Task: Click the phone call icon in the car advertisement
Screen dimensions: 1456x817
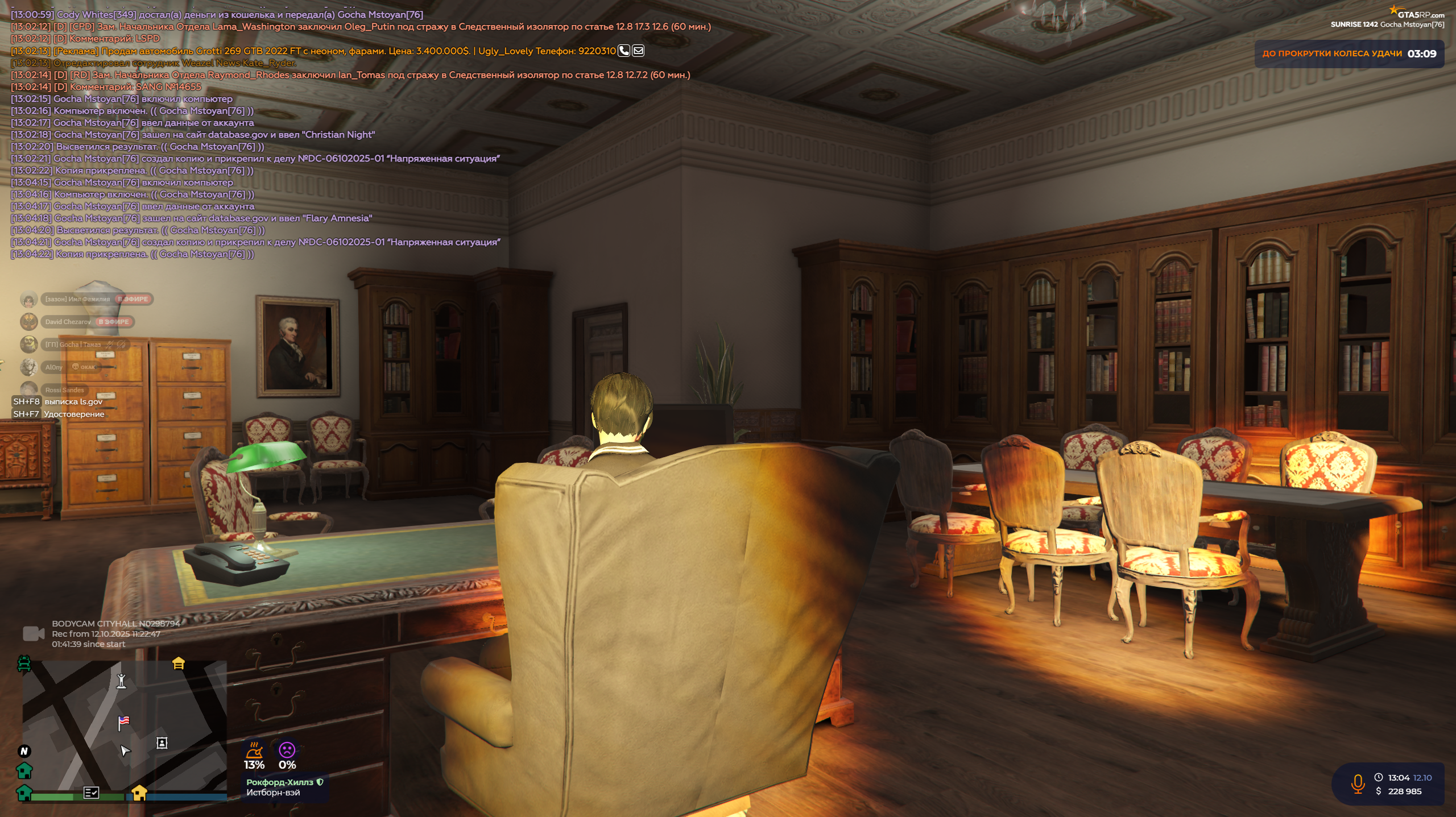Action: pyautogui.click(x=624, y=51)
